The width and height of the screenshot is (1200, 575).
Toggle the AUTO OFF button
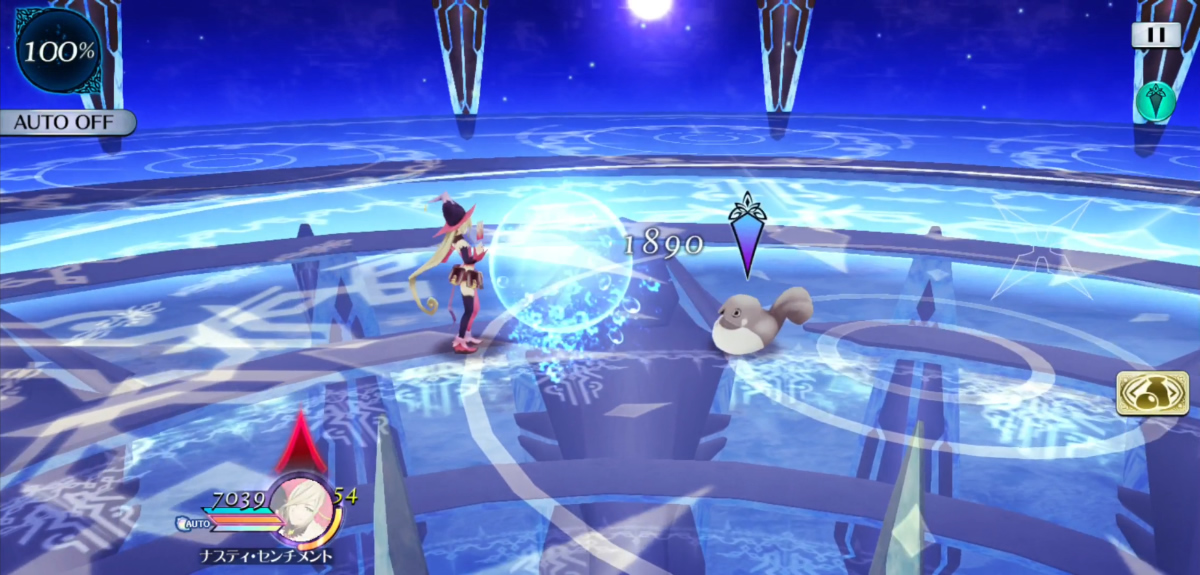(x=66, y=123)
